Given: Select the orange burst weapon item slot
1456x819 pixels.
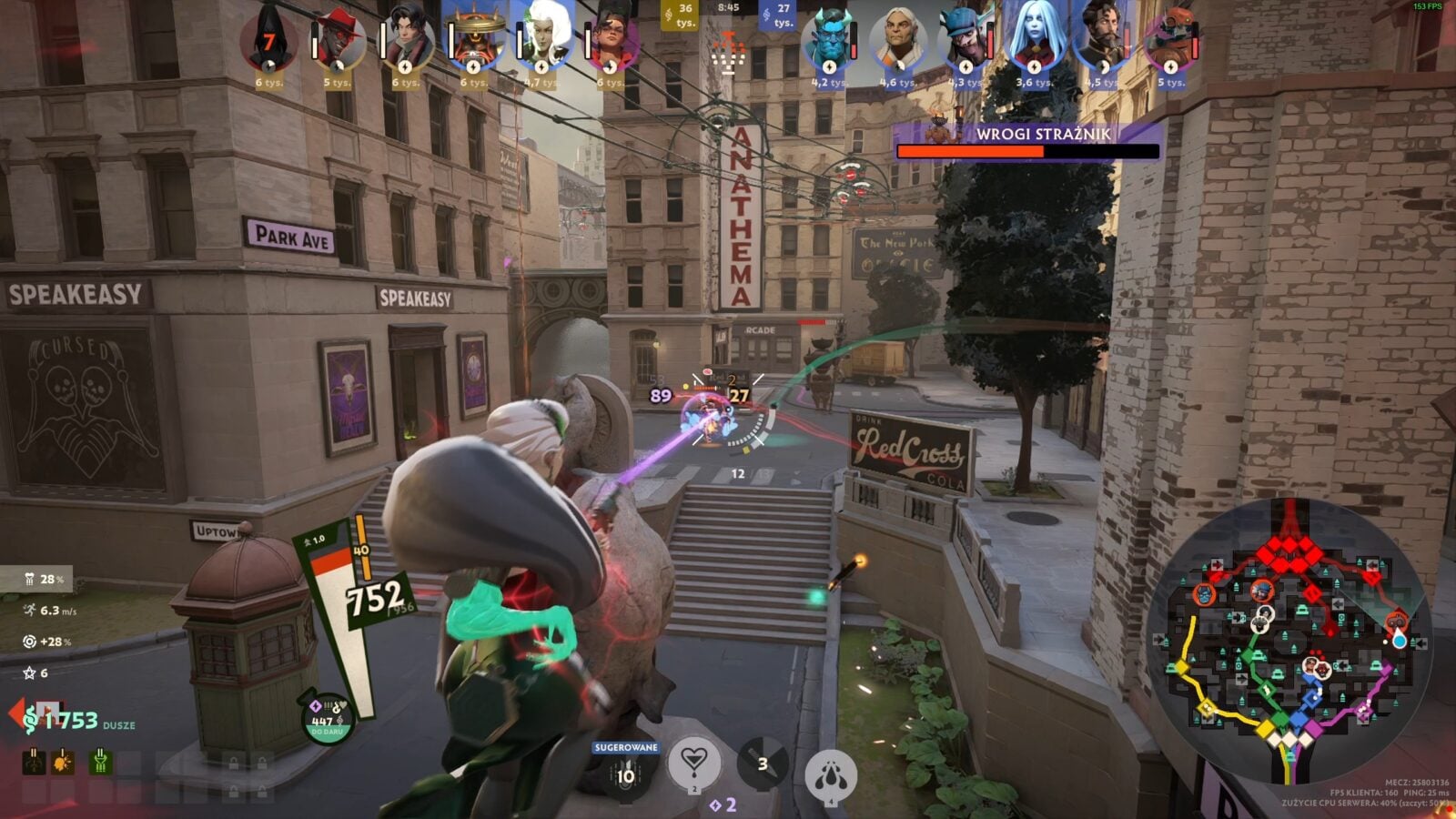Looking at the screenshot, I should (63, 762).
